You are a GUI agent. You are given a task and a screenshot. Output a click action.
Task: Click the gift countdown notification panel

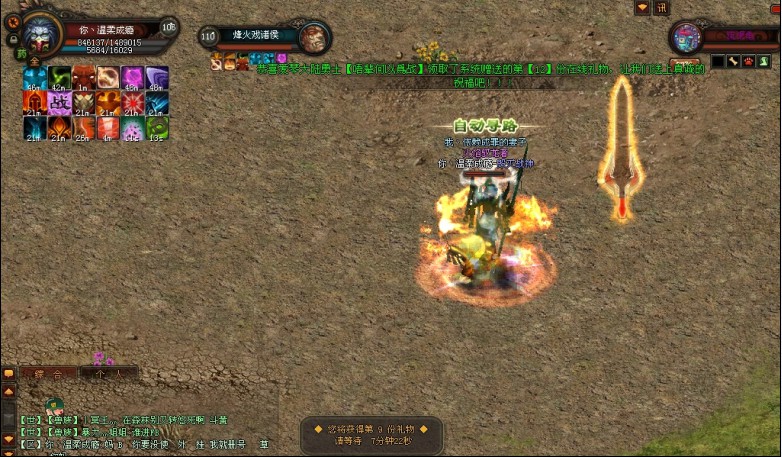tap(371, 433)
